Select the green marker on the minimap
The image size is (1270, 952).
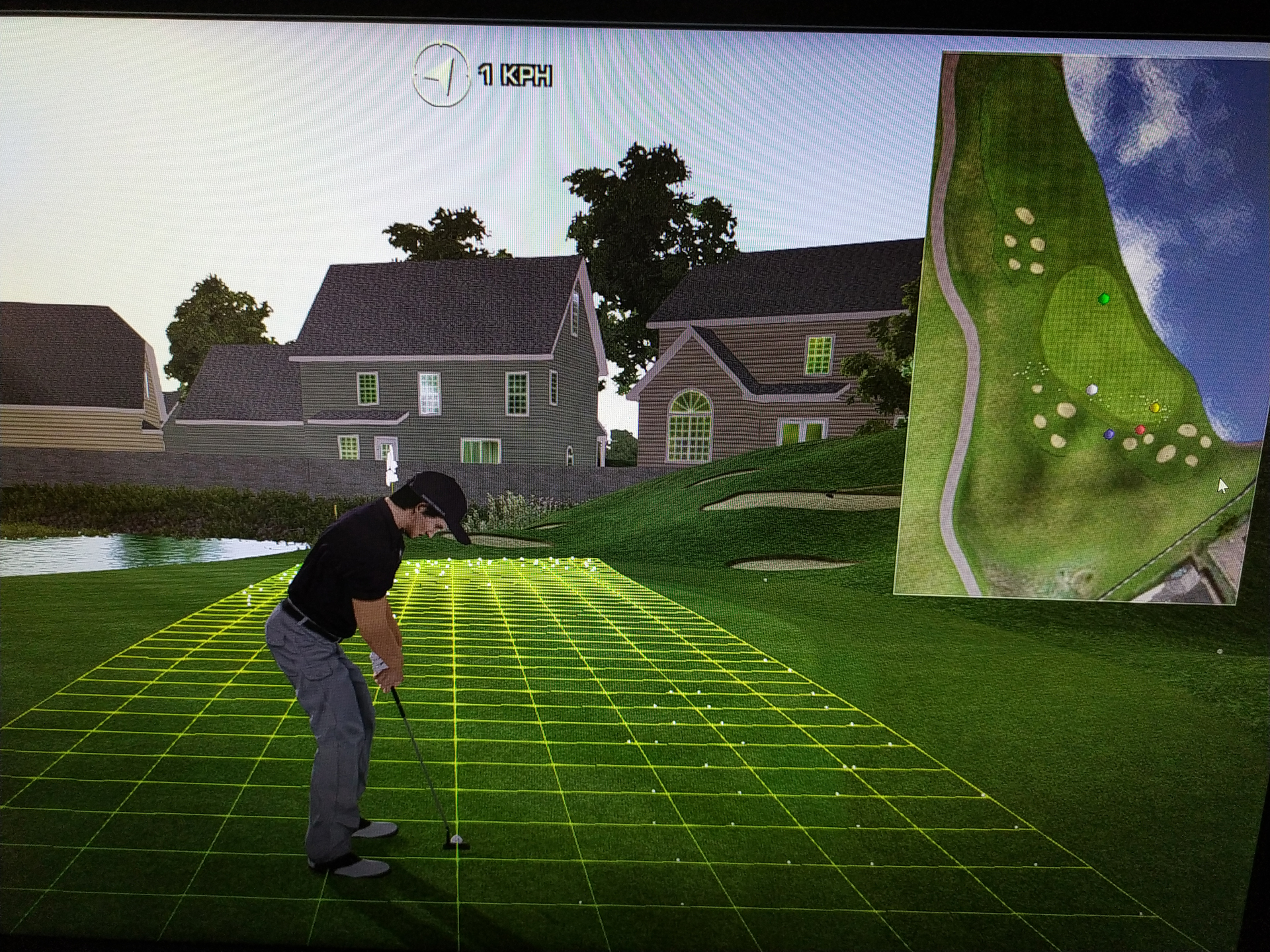tap(1103, 299)
